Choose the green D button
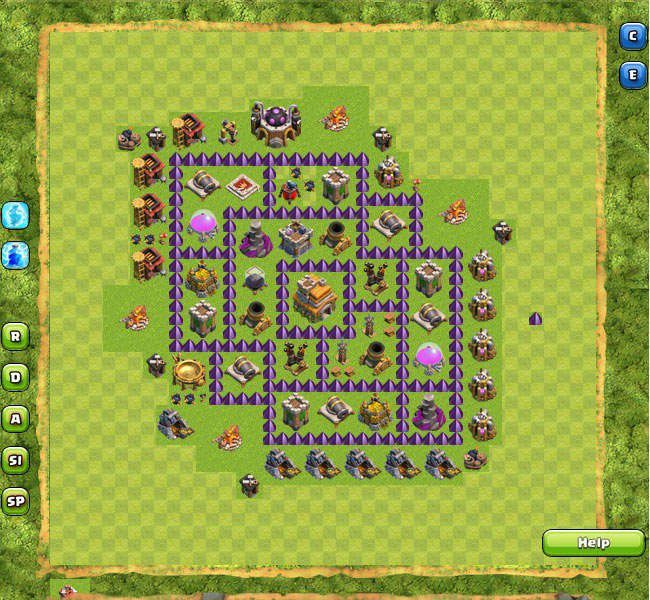The height and width of the screenshot is (600, 650). click(x=15, y=377)
